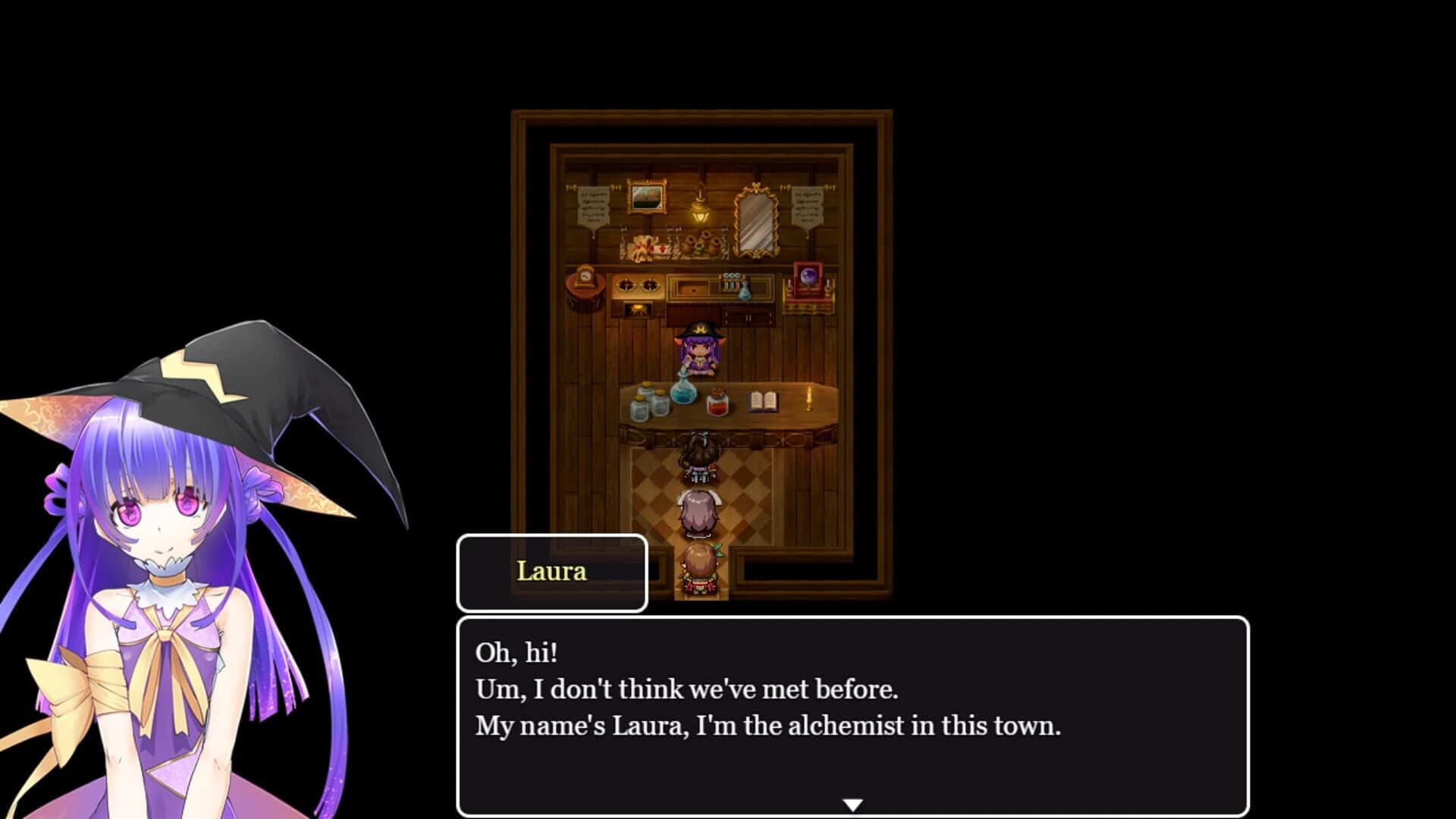
Task: Inspect the ornate wall mirror
Action: click(x=757, y=221)
